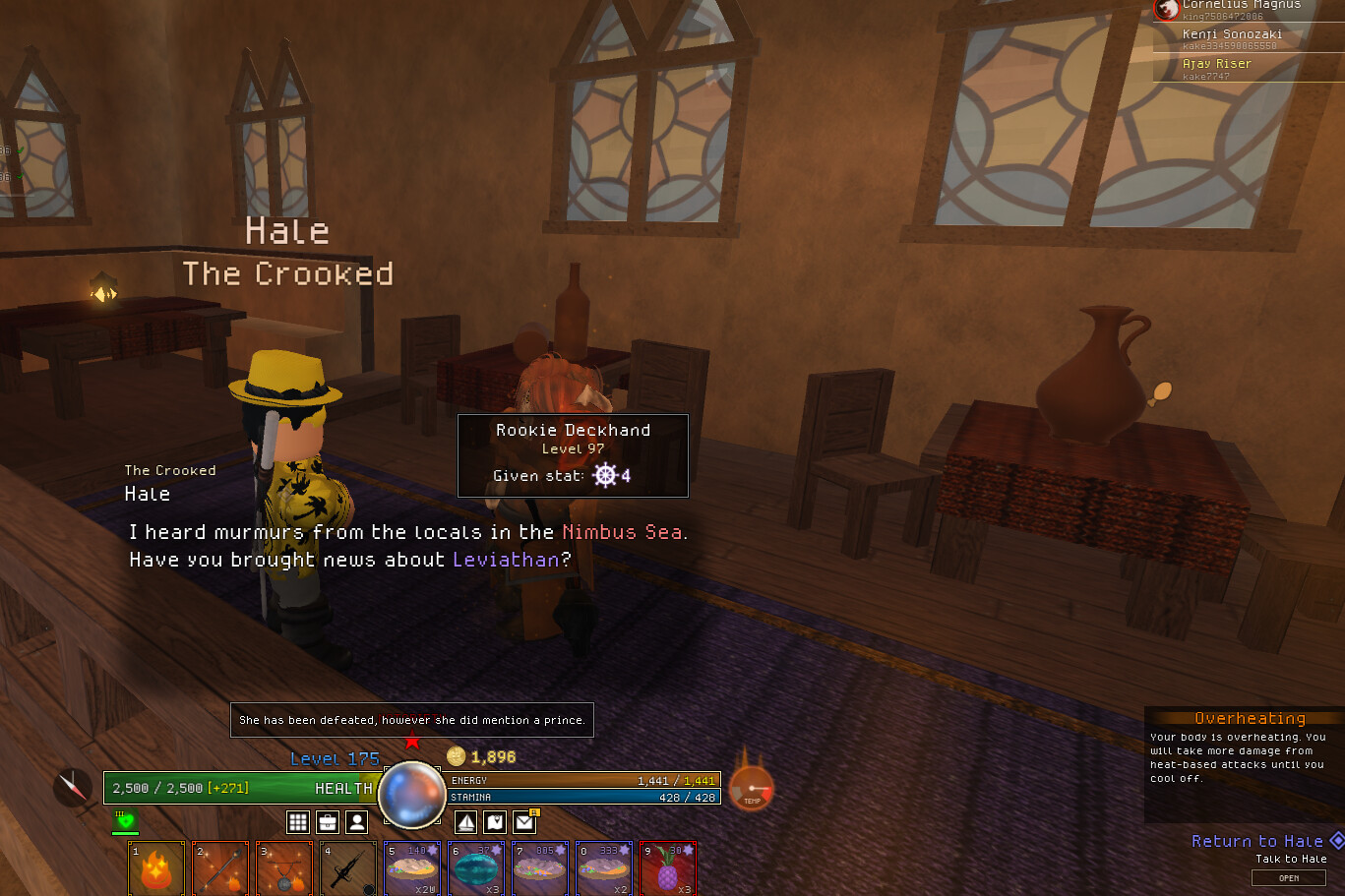Check the envelope mail icon
Screen dimensions: 1345x896
click(524, 821)
